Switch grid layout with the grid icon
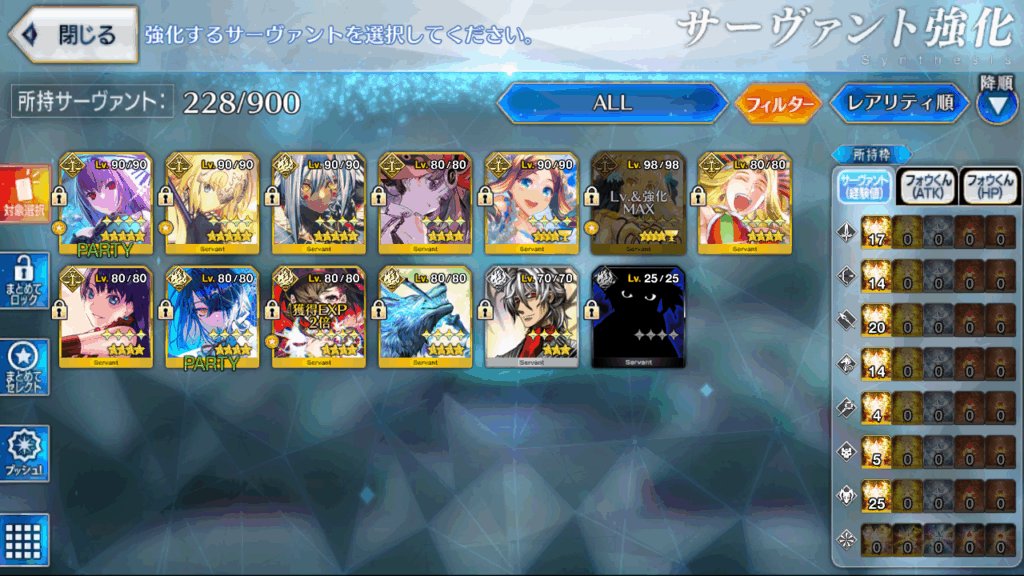 click(25, 540)
